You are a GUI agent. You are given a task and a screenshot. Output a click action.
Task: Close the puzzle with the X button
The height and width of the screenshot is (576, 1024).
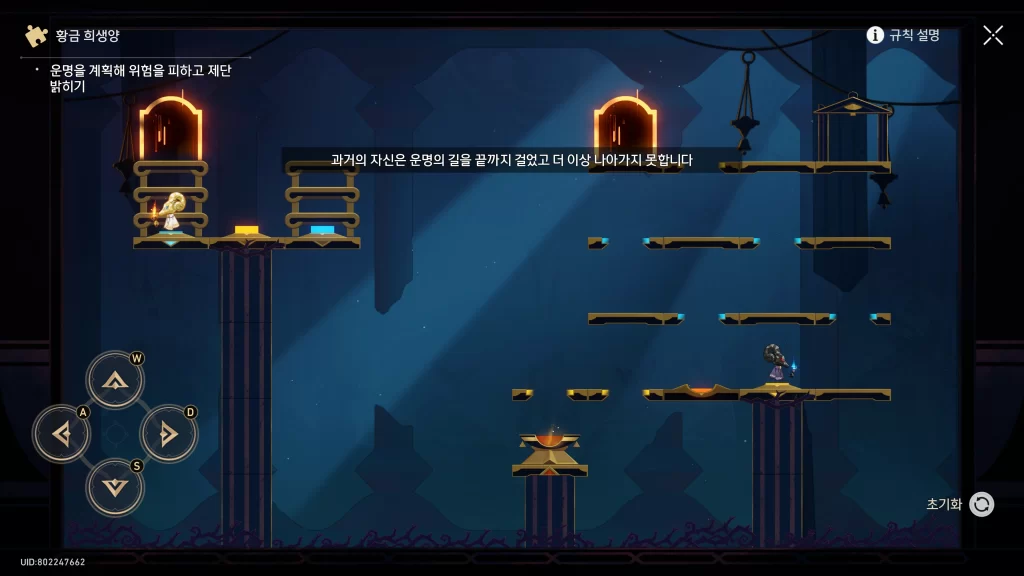click(993, 35)
